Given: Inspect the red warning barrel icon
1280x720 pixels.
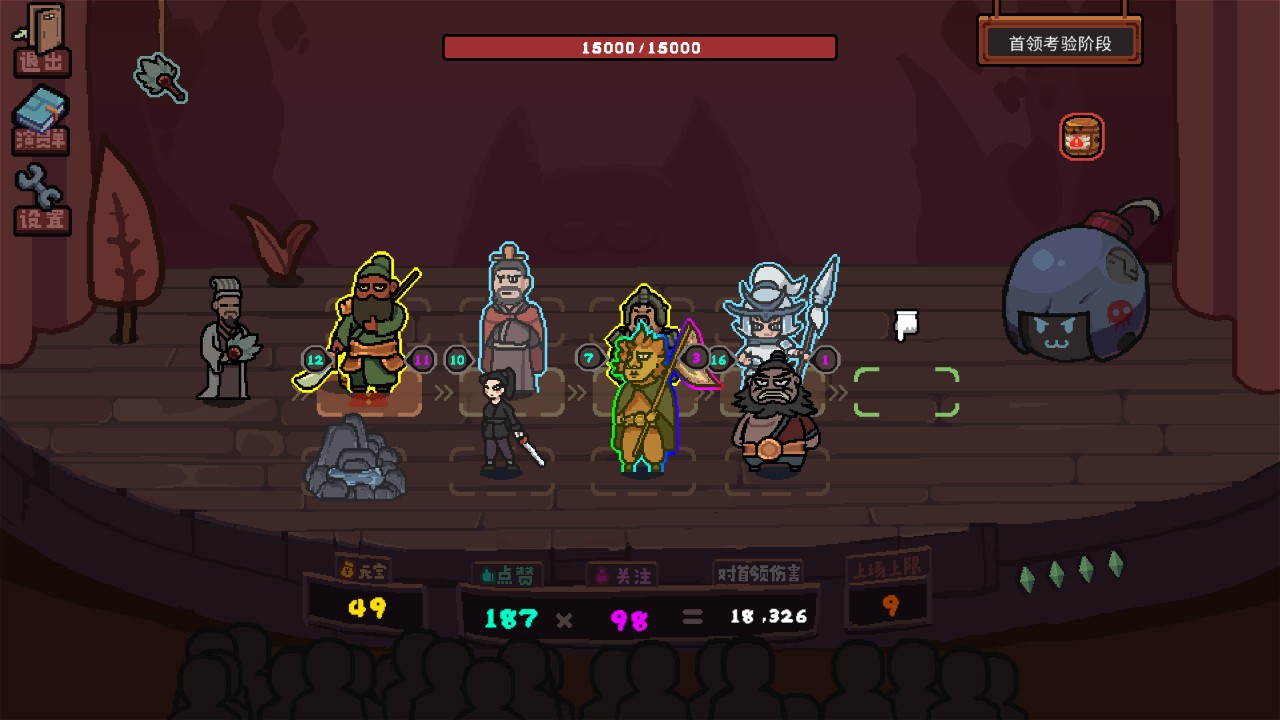Looking at the screenshot, I should [1081, 137].
